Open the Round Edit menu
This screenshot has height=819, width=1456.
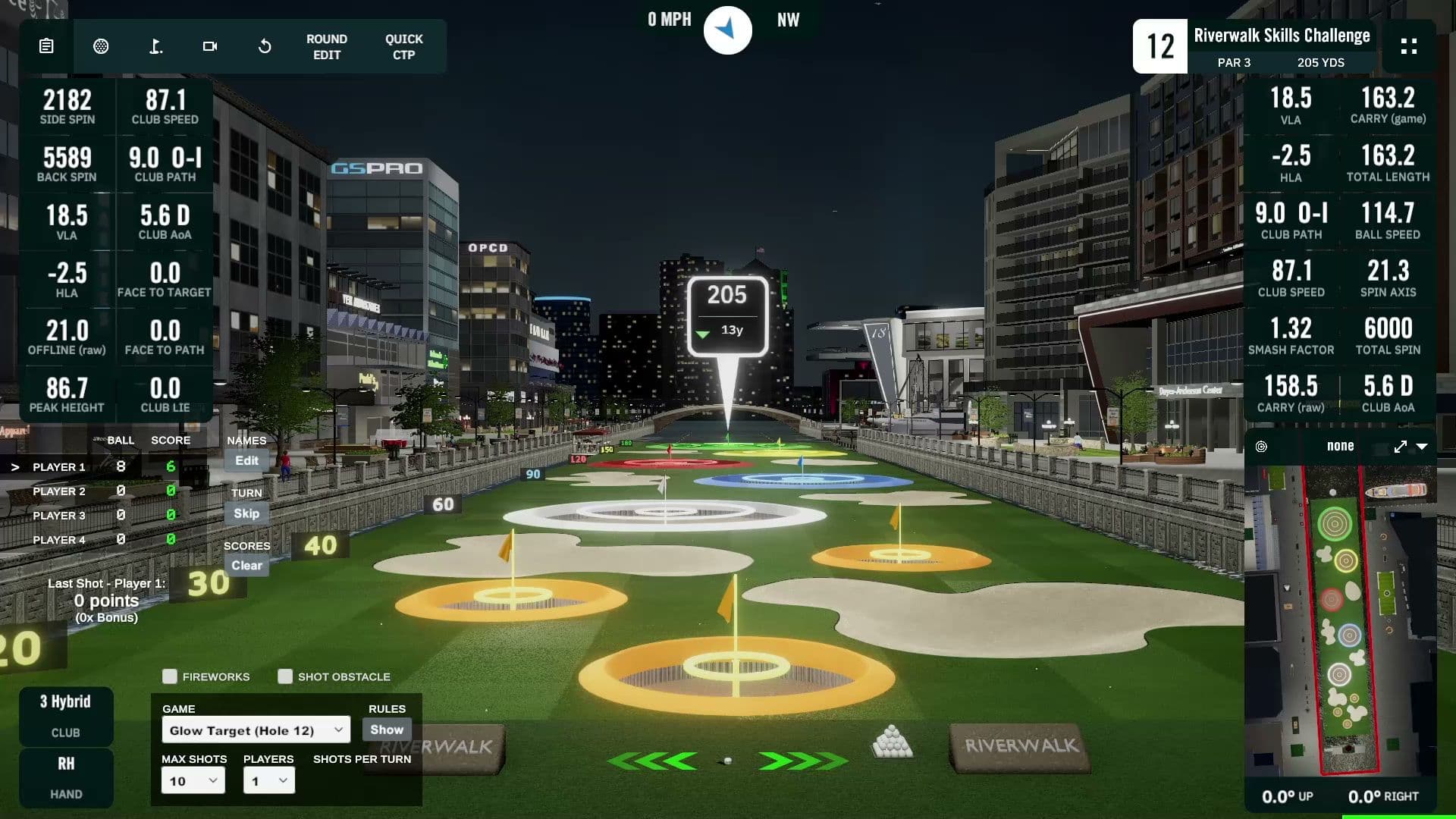(325, 46)
